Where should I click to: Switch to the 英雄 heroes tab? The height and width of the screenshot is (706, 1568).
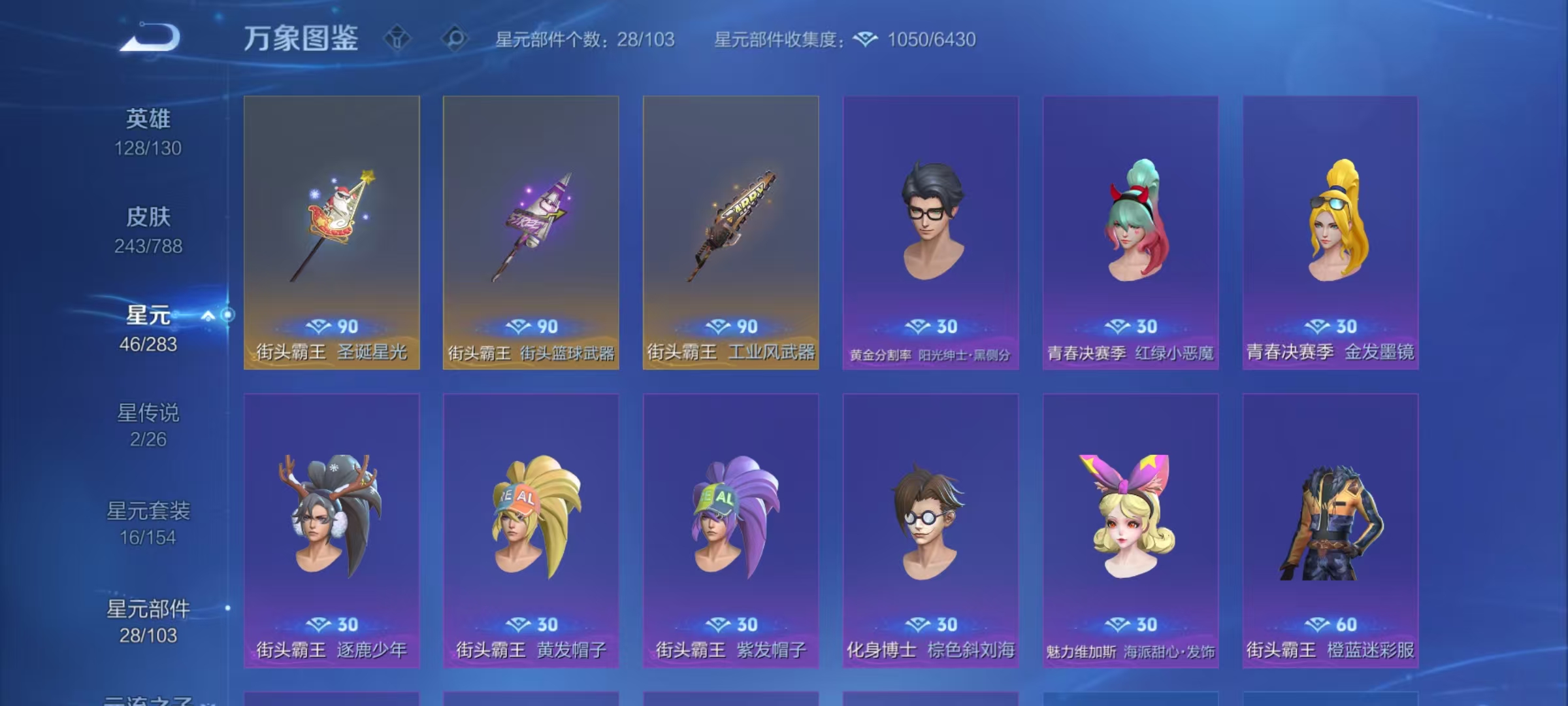148,132
